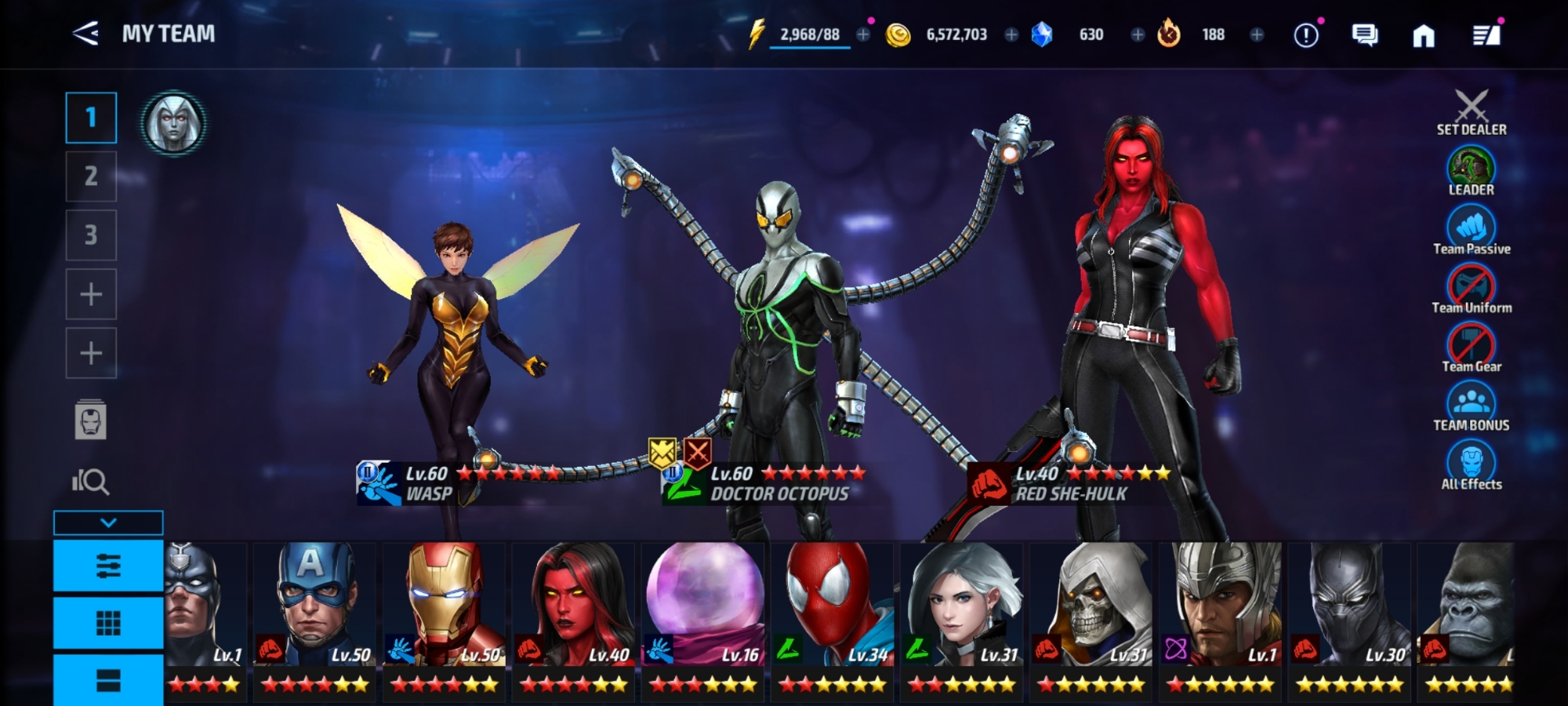Open the chat messages icon
The width and height of the screenshot is (1568, 706).
point(1364,35)
